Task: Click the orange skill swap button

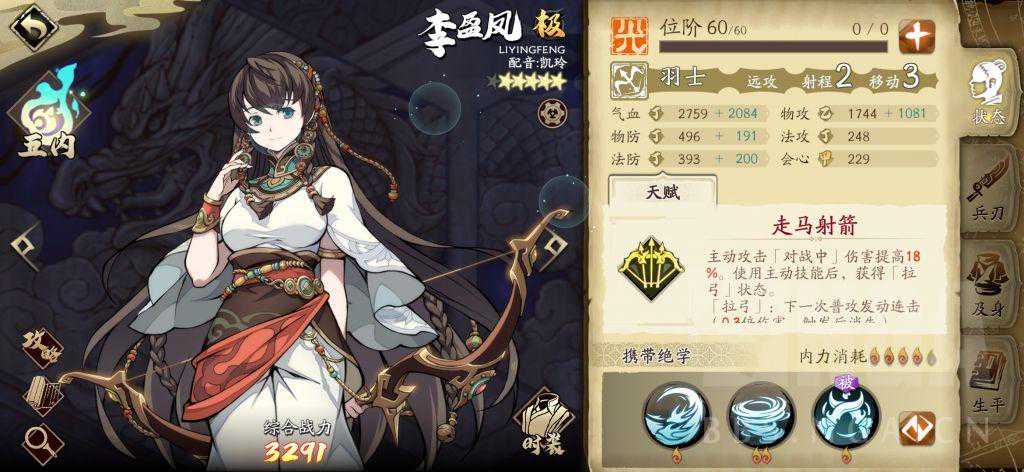Action: click(x=915, y=428)
